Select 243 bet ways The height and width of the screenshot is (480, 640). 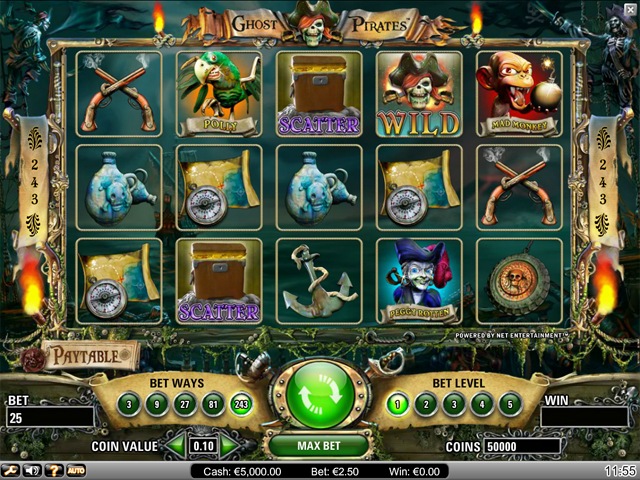(x=241, y=403)
